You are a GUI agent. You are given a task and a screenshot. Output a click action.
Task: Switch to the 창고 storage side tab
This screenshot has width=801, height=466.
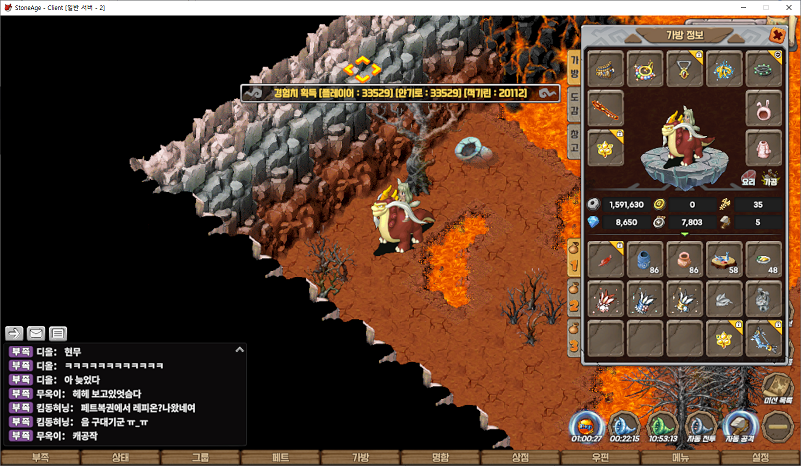click(575, 138)
